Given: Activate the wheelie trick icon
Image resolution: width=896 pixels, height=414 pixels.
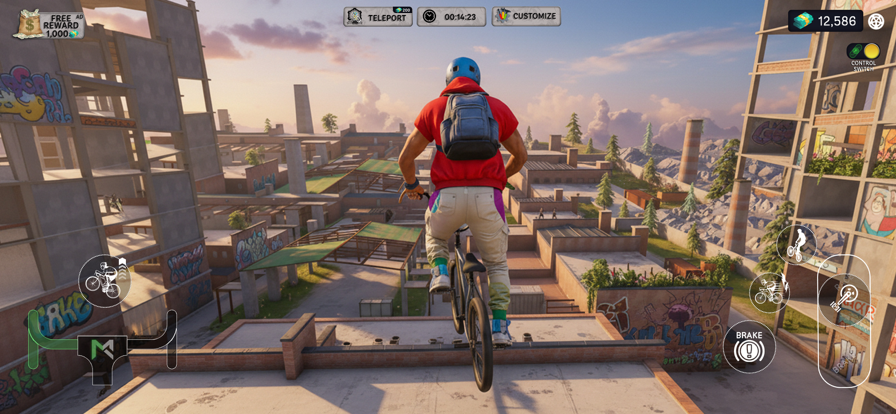Looking at the screenshot, I should (797, 244).
